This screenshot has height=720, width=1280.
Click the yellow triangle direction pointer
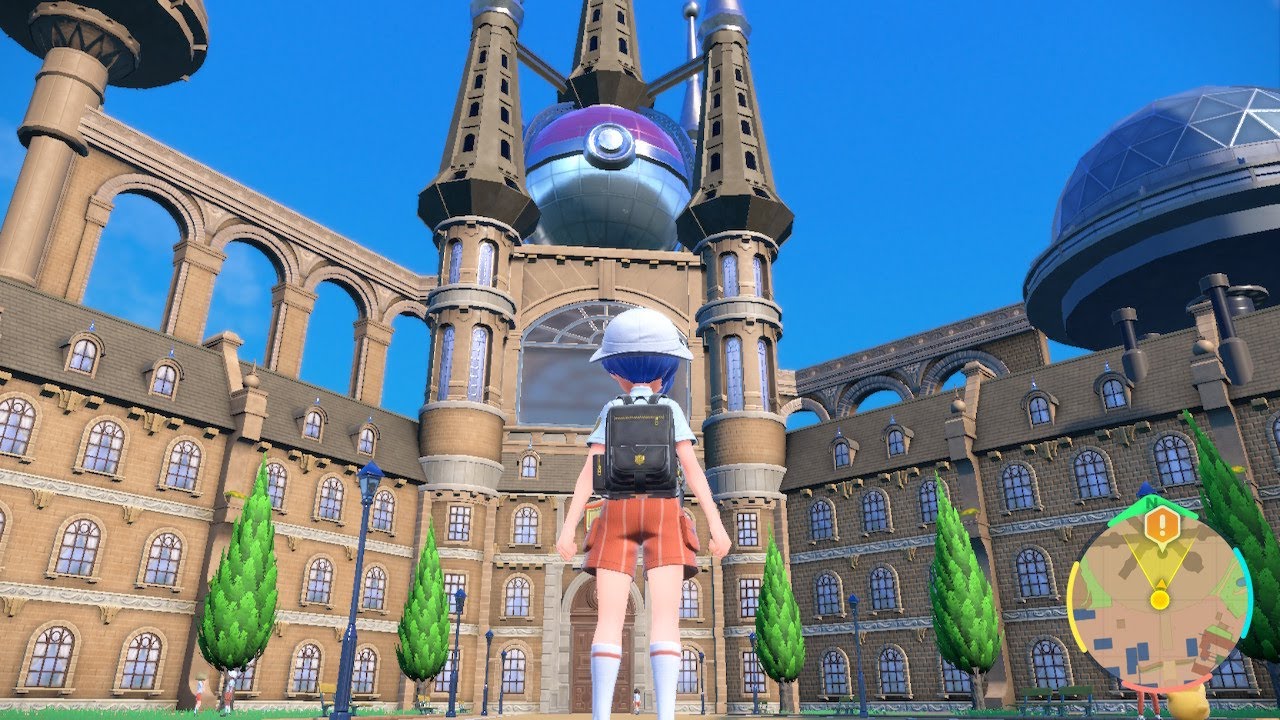(x=1160, y=583)
